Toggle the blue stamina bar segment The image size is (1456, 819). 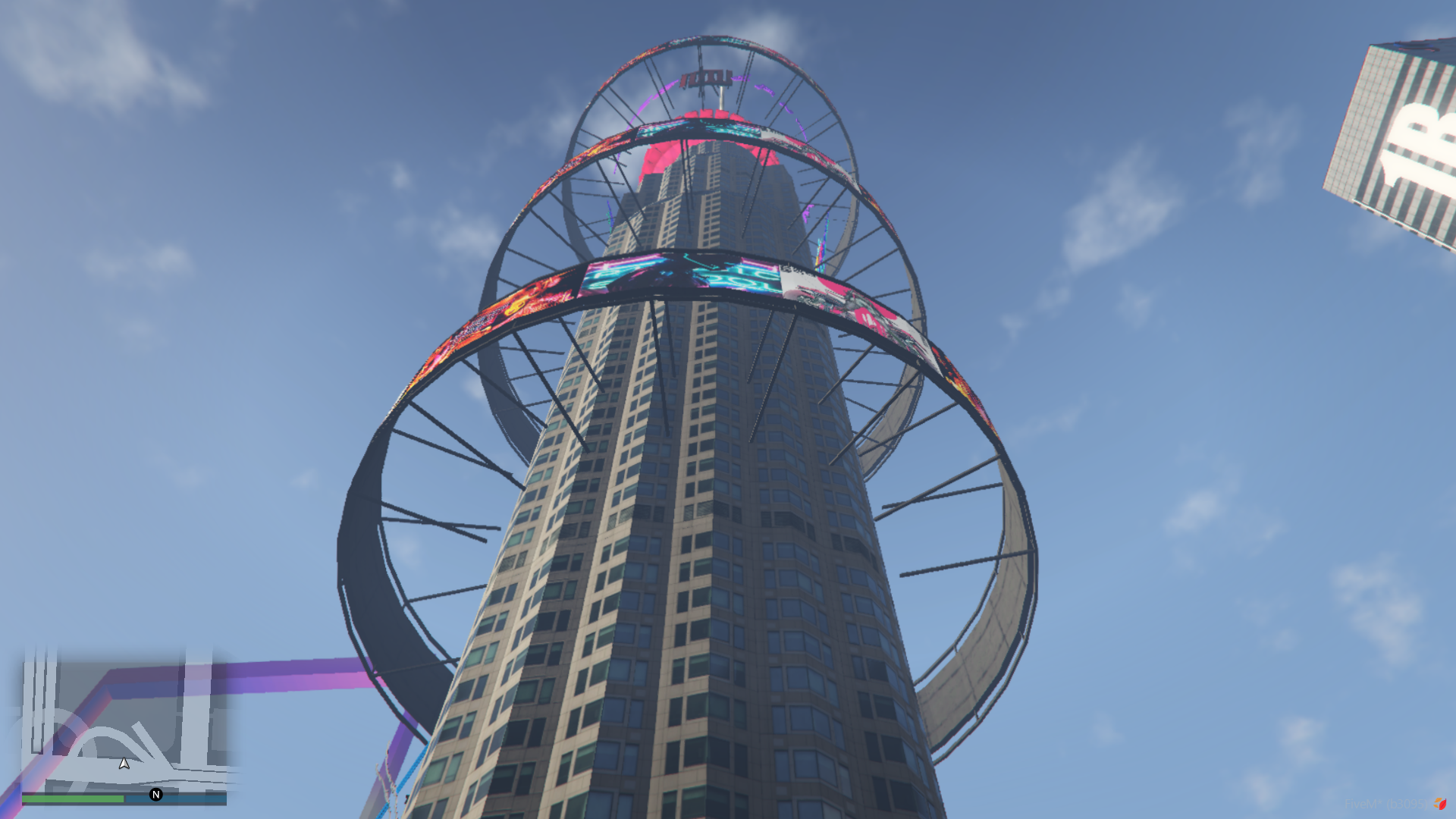(x=178, y=799)
